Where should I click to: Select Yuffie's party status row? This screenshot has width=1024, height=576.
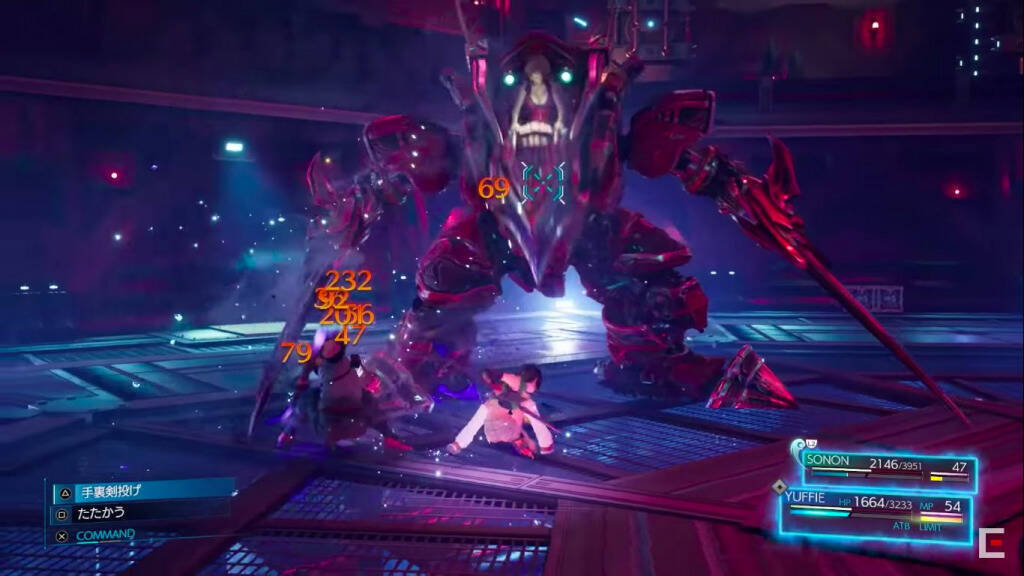pyautogui.click(x=878, y=511)
